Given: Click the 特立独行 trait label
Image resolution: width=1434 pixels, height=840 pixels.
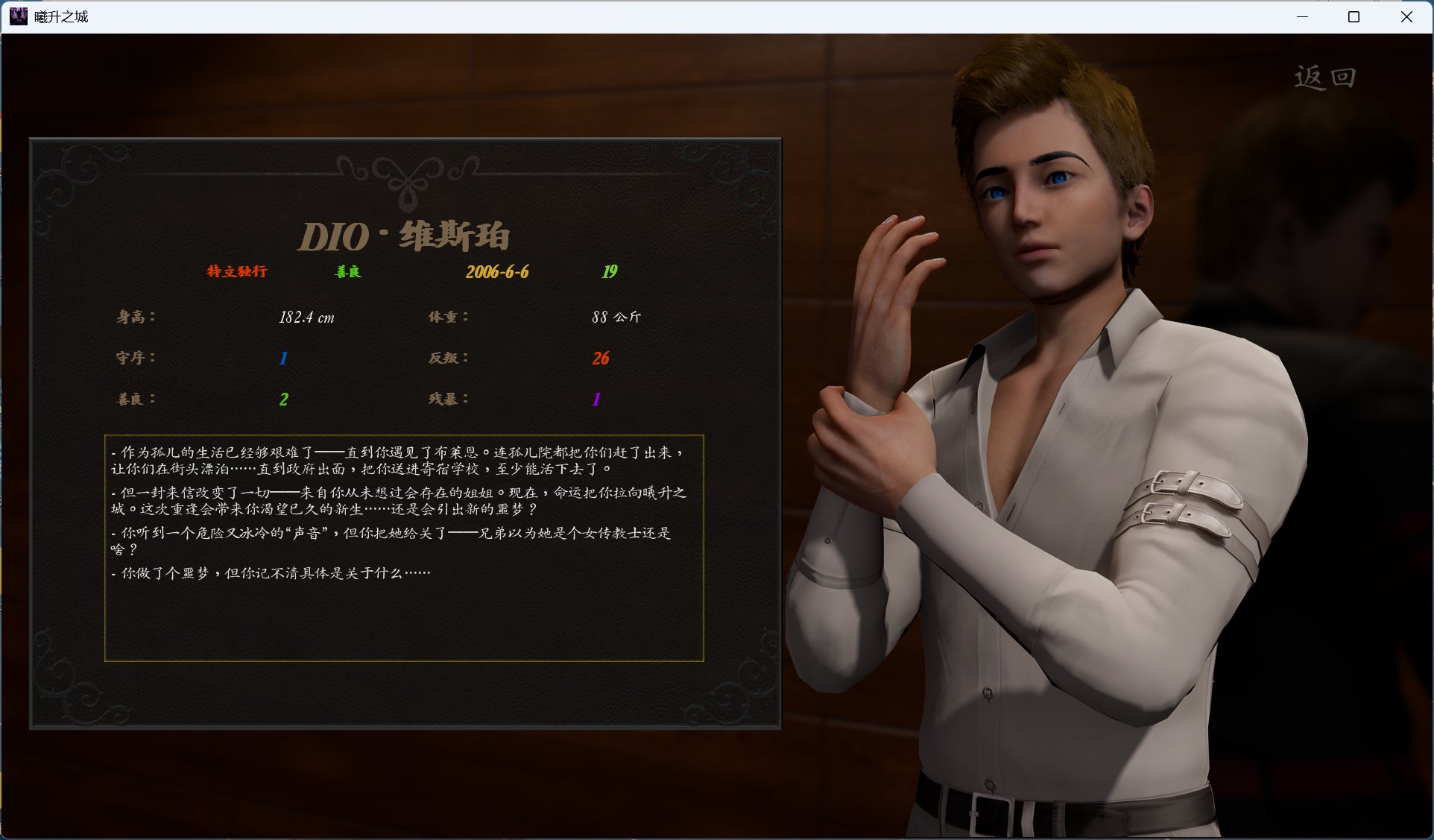Looking at the screenshot, I should (x=236, y=272).
